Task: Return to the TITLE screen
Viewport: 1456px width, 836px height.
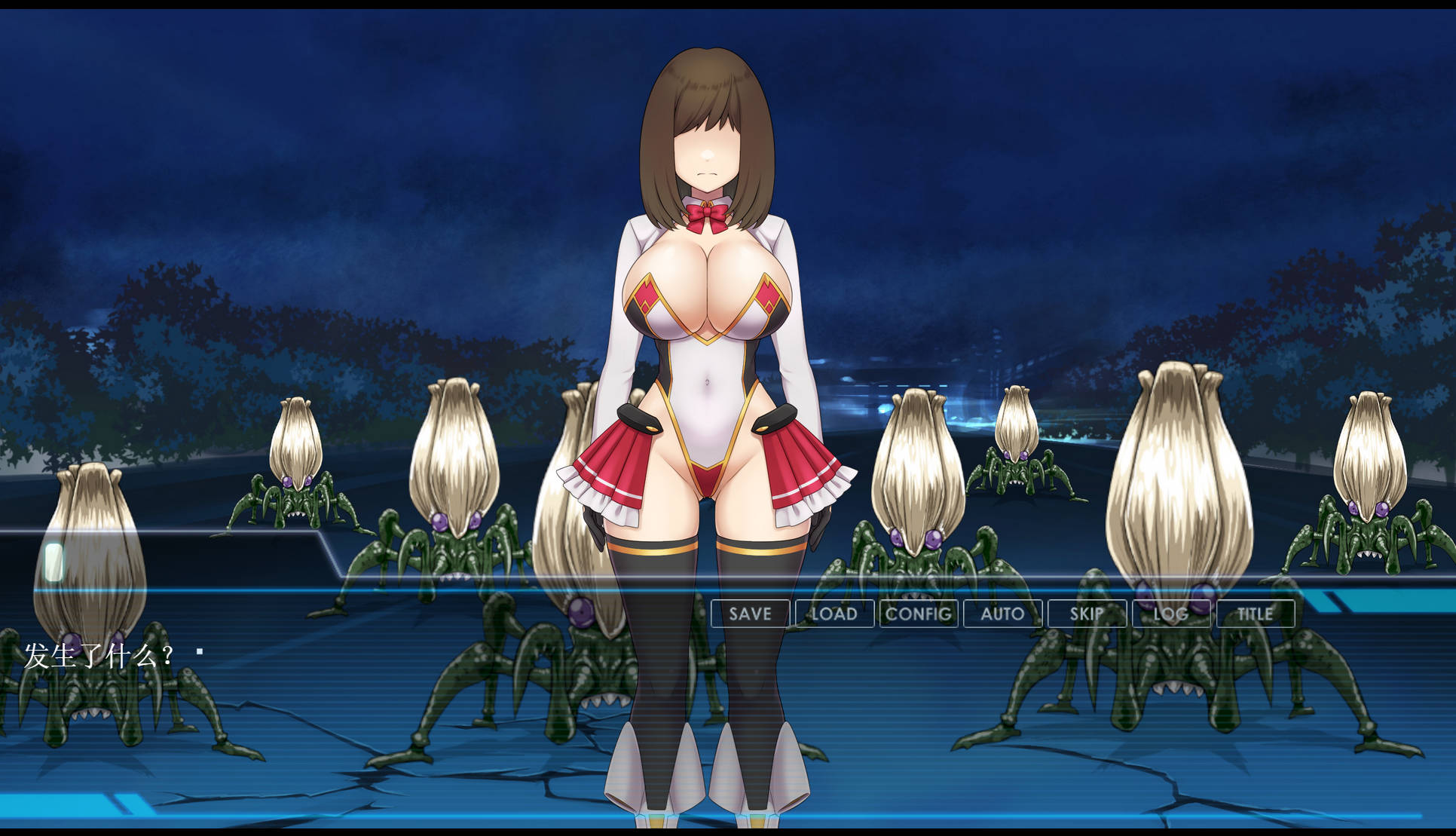Action: tap(1255, 614)
